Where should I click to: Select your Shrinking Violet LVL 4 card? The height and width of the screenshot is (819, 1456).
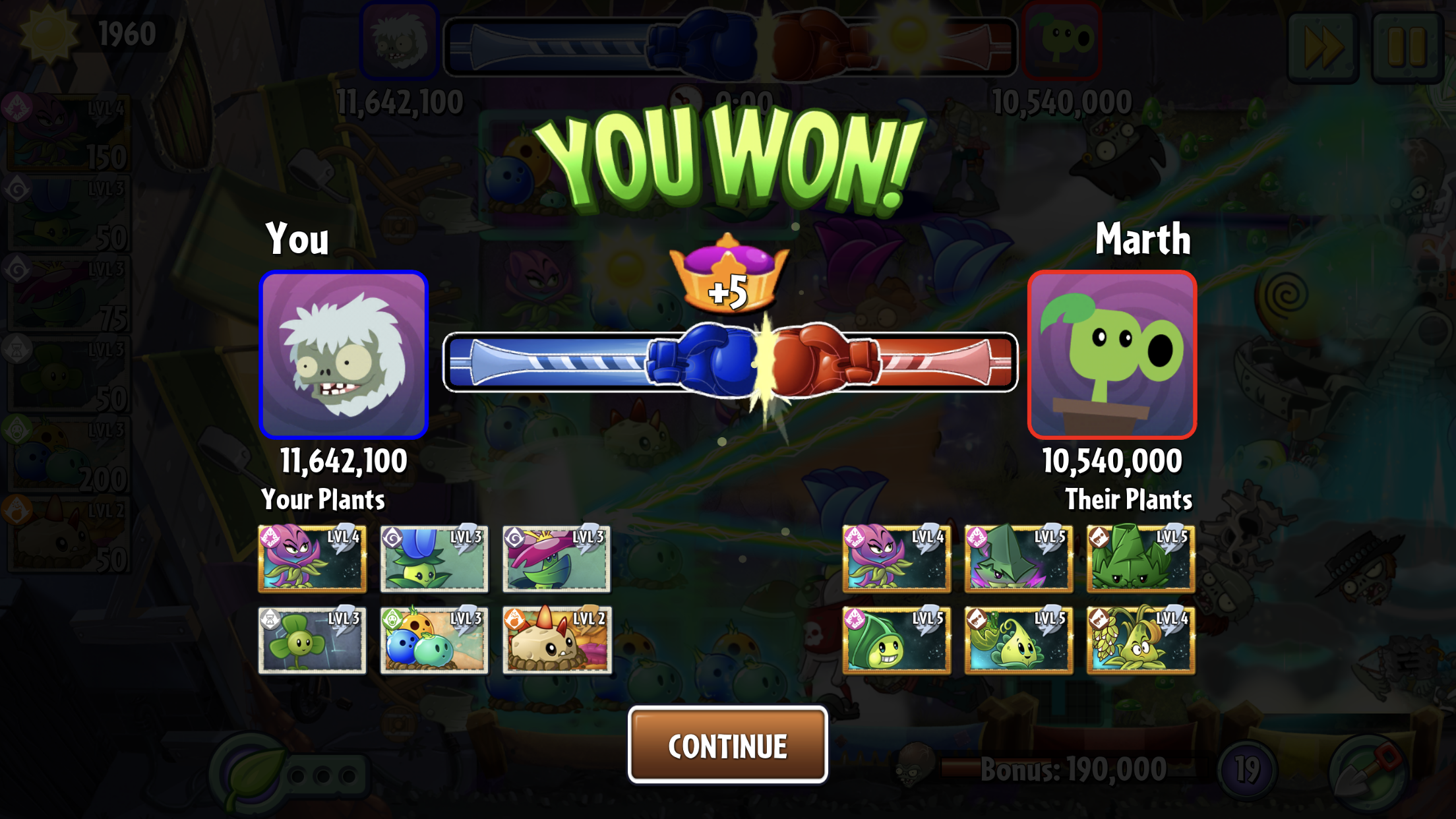312,559
